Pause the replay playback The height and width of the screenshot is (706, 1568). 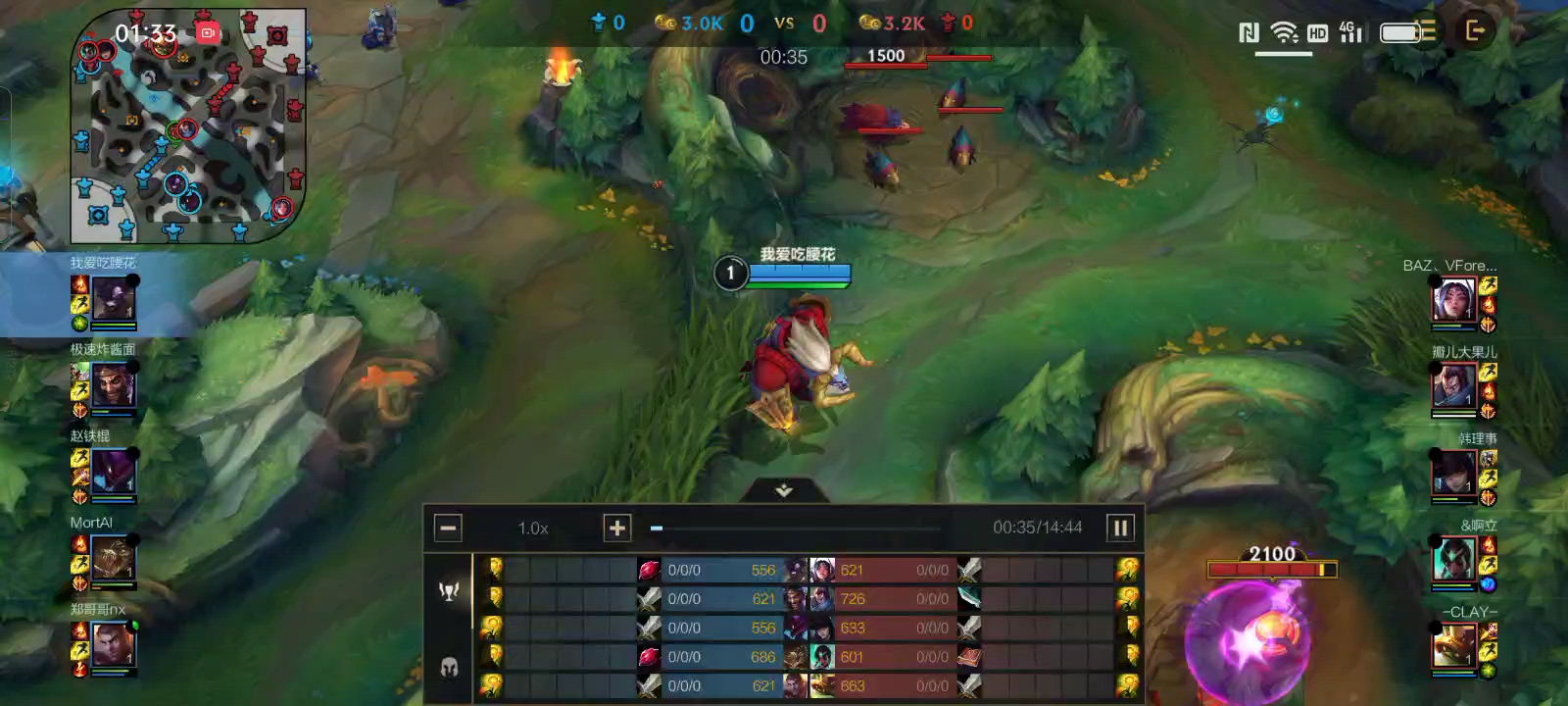click(1120, 529)
